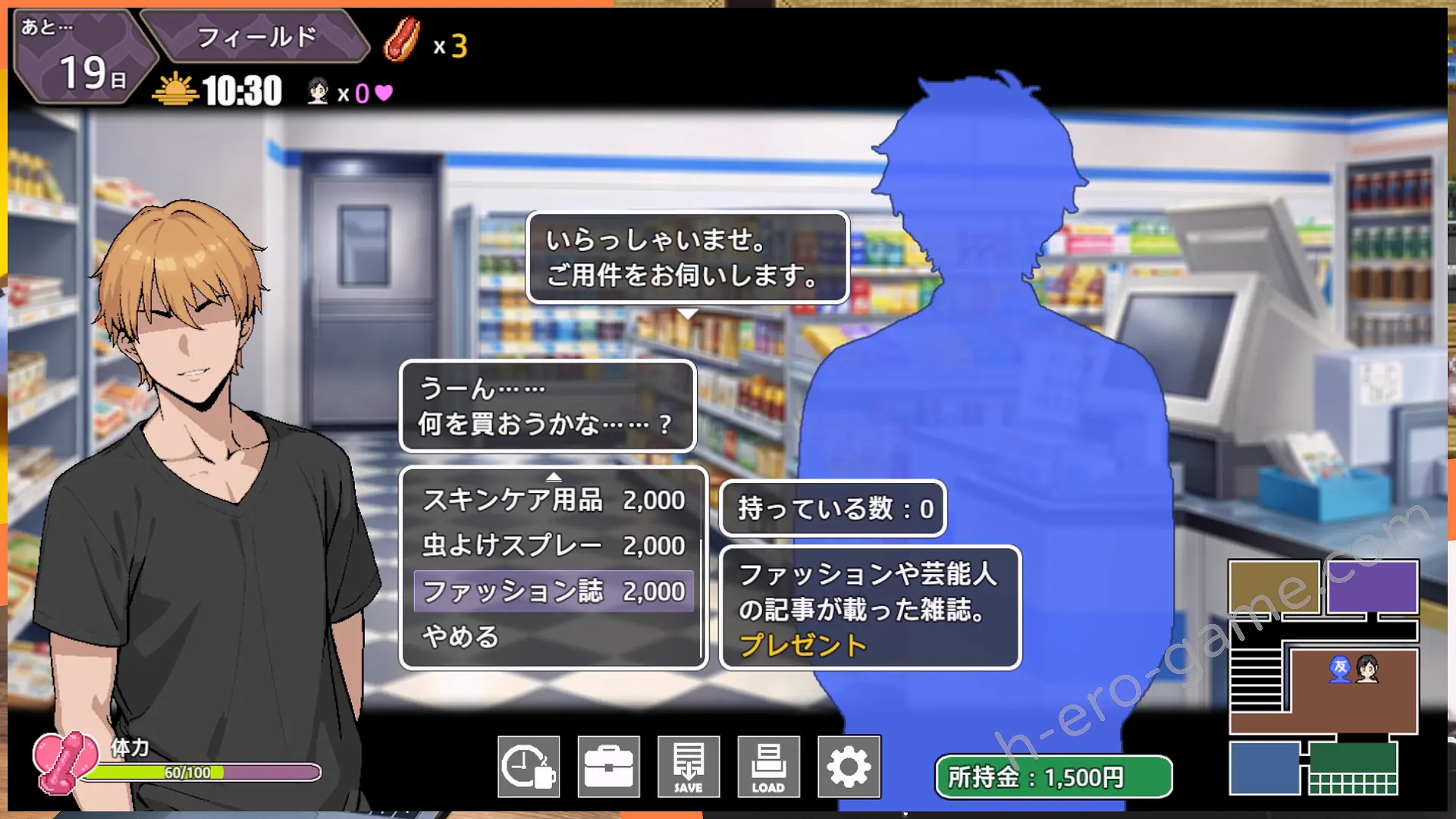Click the SAVE button
This screenshot has height=819, width=1456.
[689, 767]
